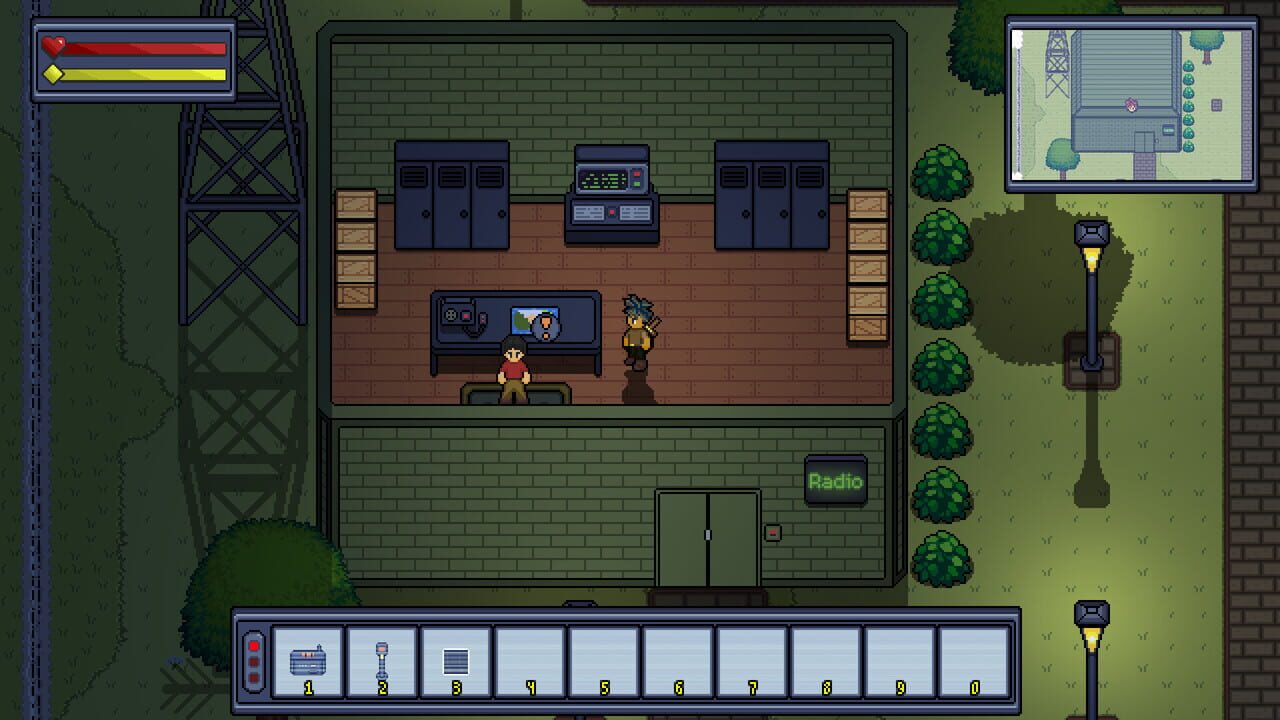This screenshot has height=720, width=1280.
Task: Toggle the top red indicator light beside the hotbar
Action: [253, 647]
